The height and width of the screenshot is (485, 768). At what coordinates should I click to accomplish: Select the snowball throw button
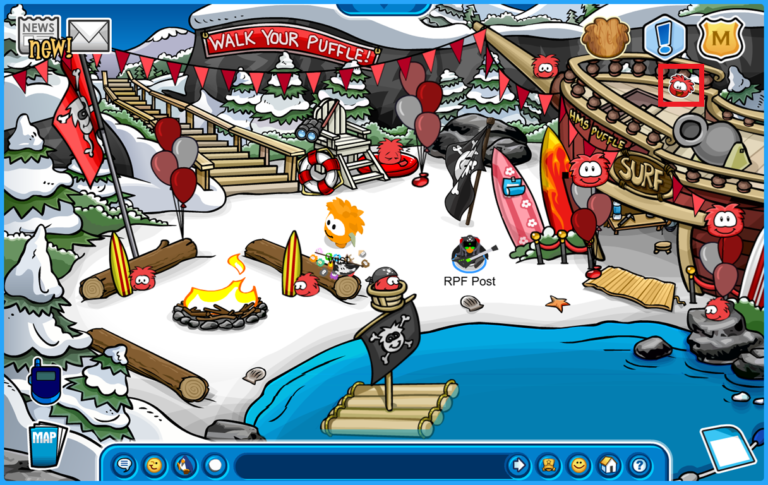[215, 465]
